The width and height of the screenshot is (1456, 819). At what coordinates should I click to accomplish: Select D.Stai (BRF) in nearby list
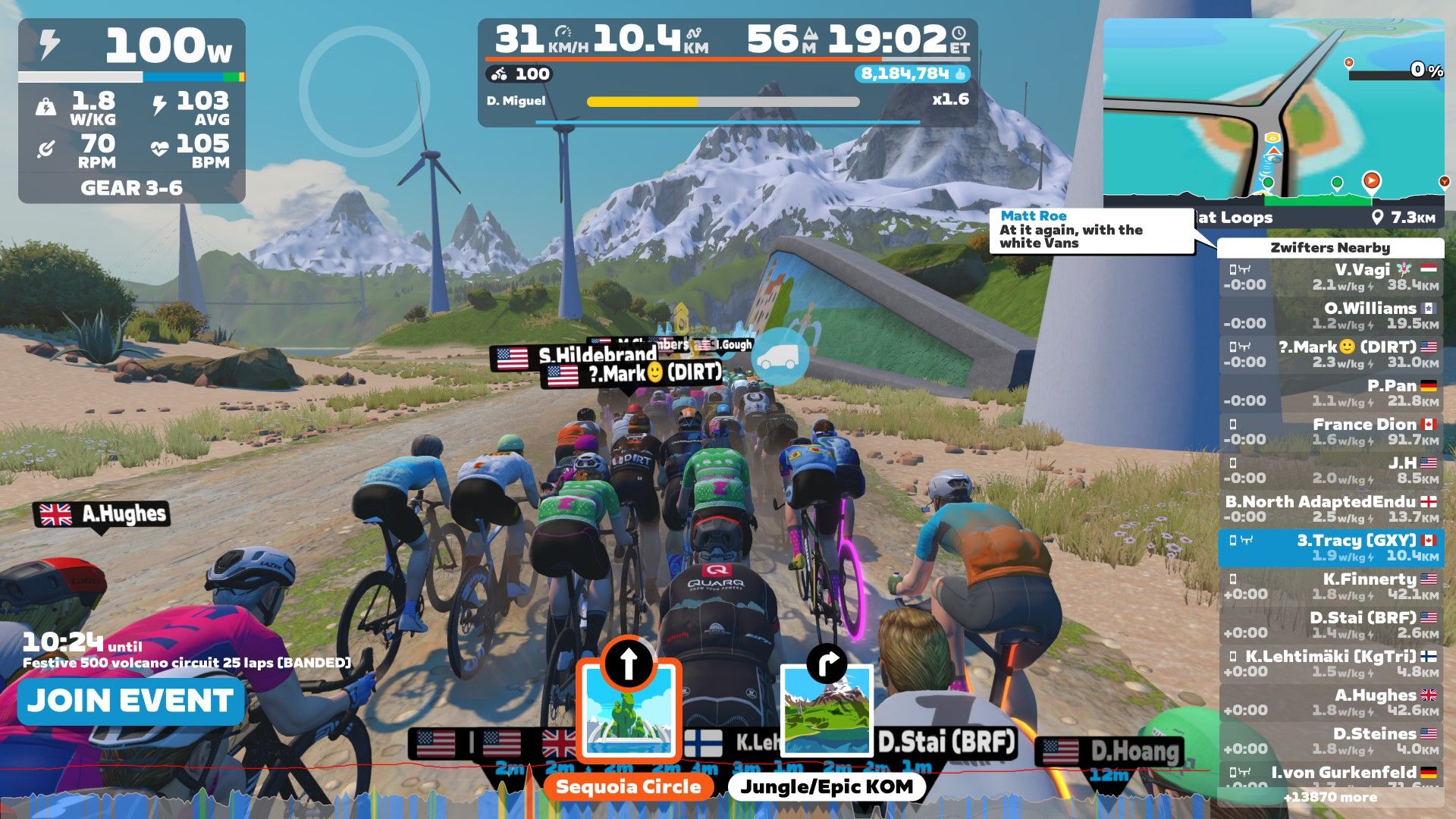tap(1331, 625)
